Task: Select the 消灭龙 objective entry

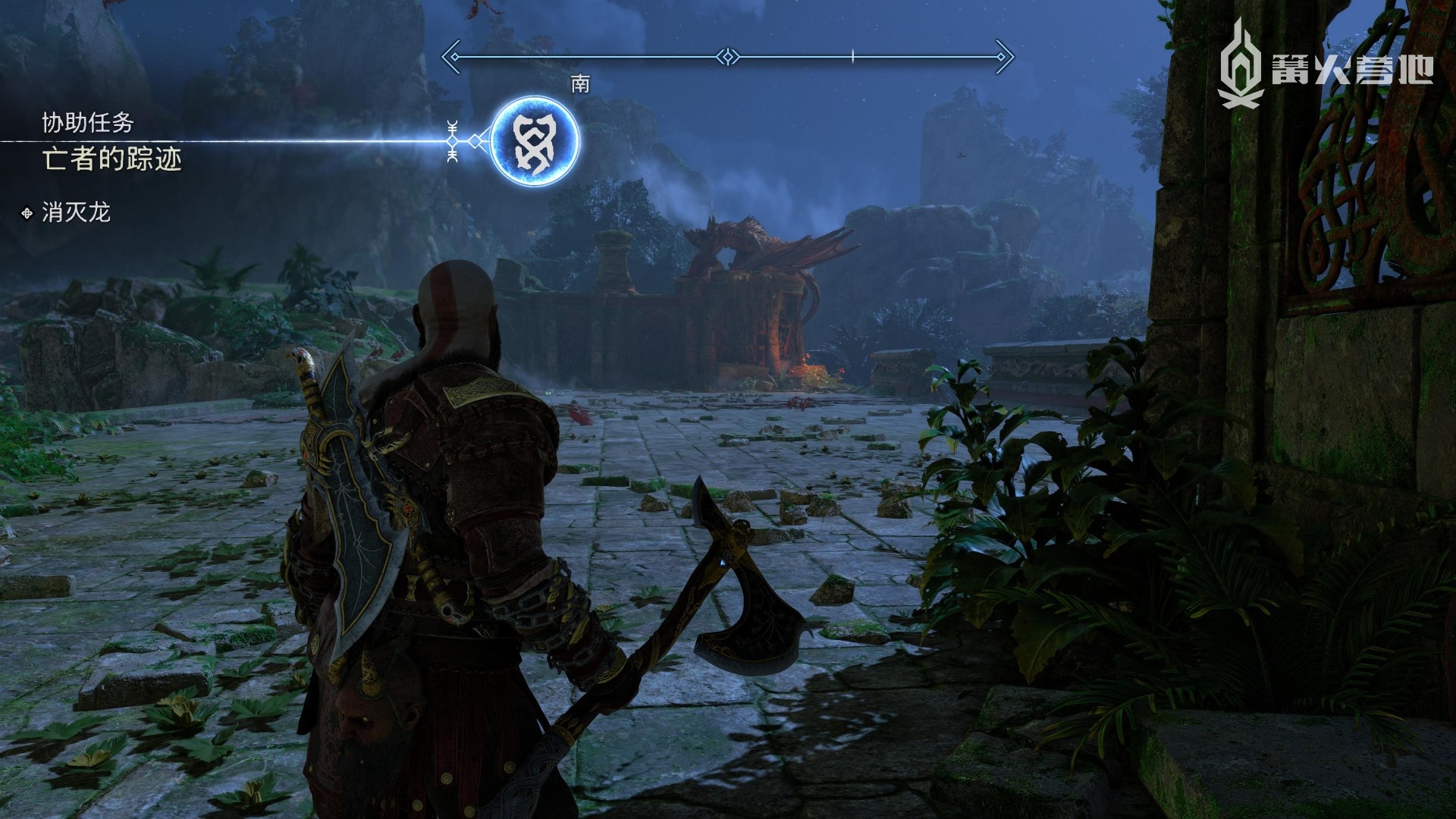Action: click(76, 212)
